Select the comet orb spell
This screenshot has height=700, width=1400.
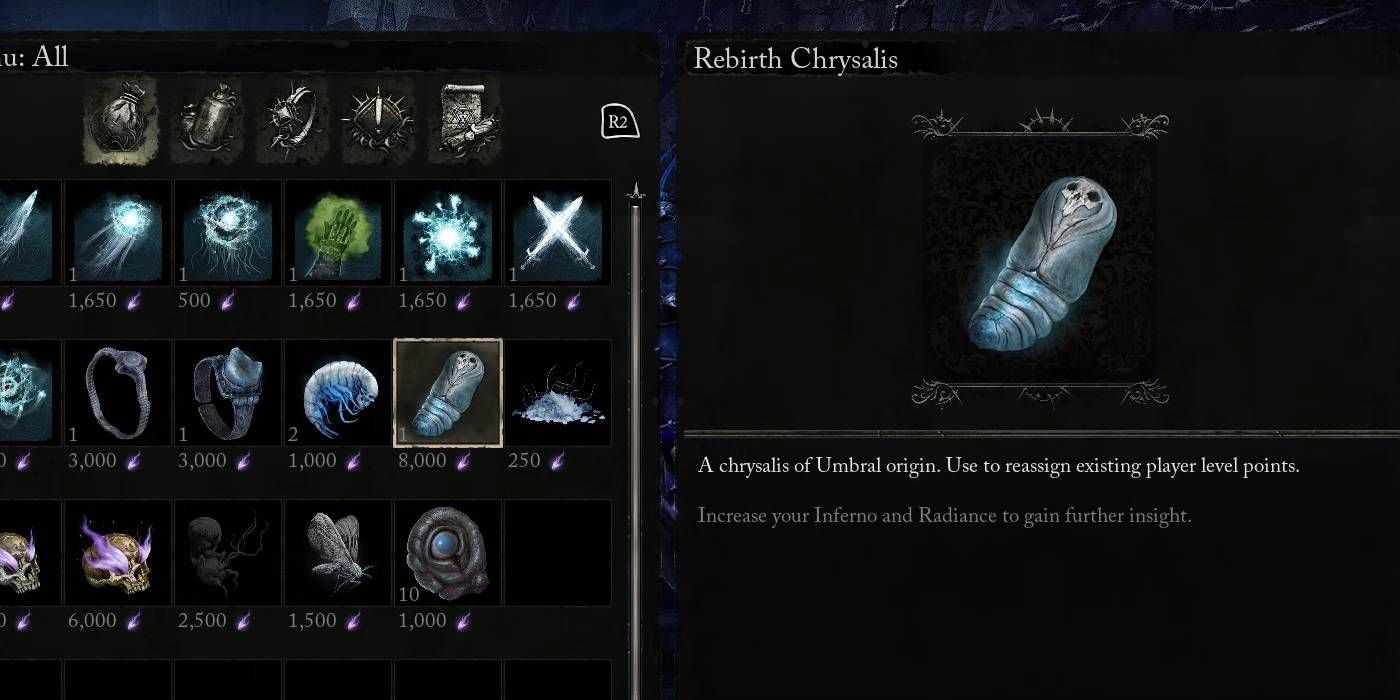[x=118, y=233]
